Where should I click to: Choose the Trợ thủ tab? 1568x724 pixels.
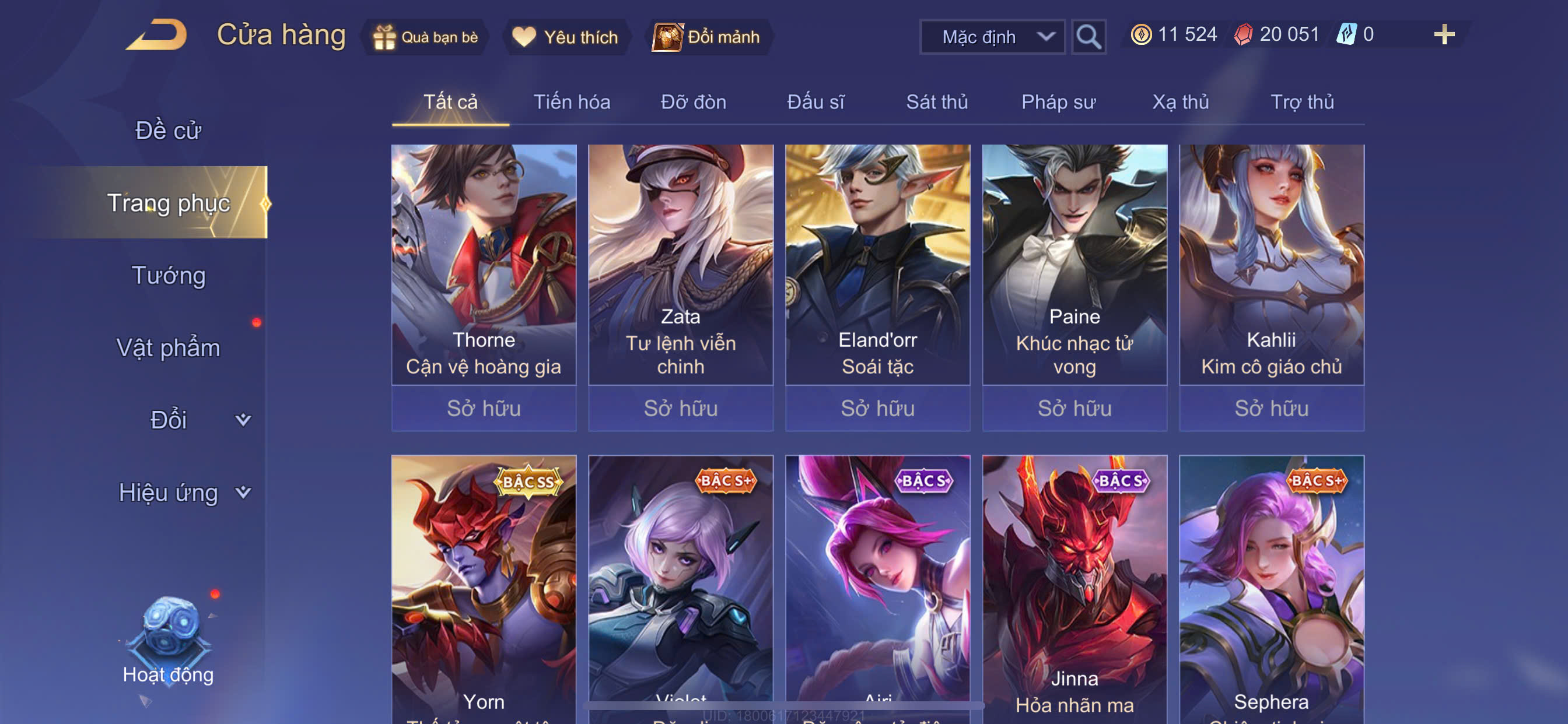pos(1302,102)
